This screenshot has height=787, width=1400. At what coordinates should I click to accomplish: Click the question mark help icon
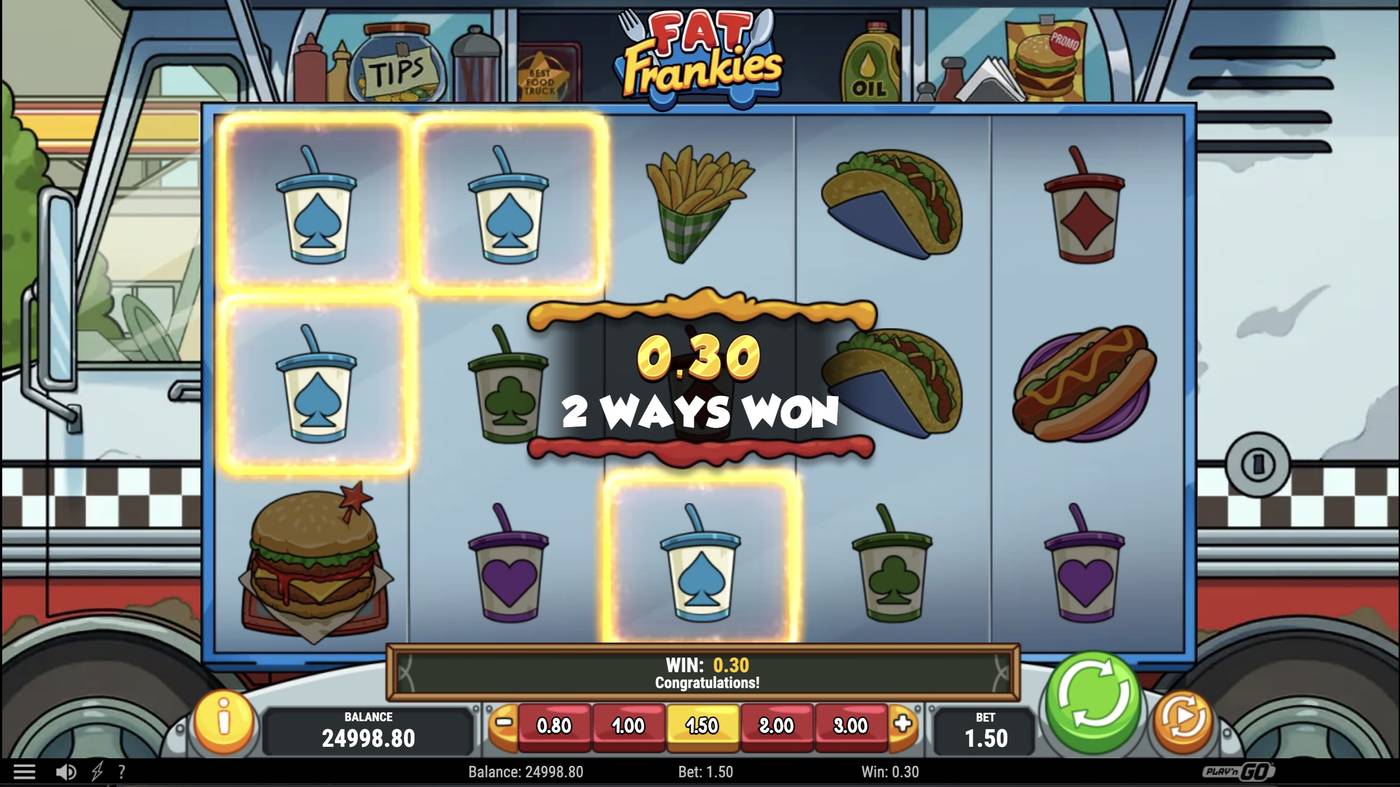click(122, 771)
